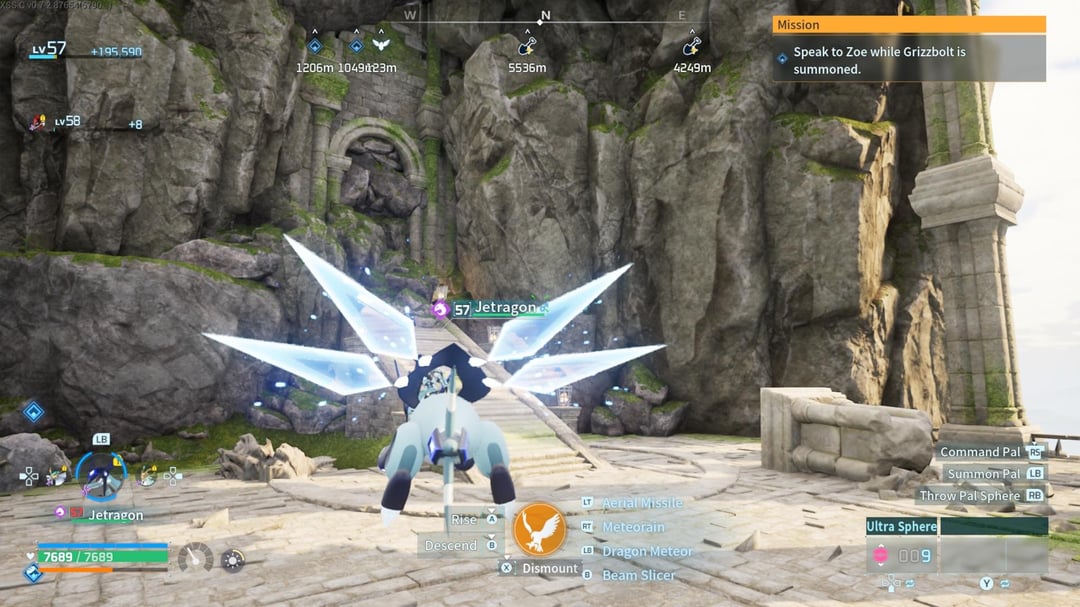Viewport: 1080px width, 607px height.
Task: Click the orange Jetragon mount emblem
Action: pos(539,530)
